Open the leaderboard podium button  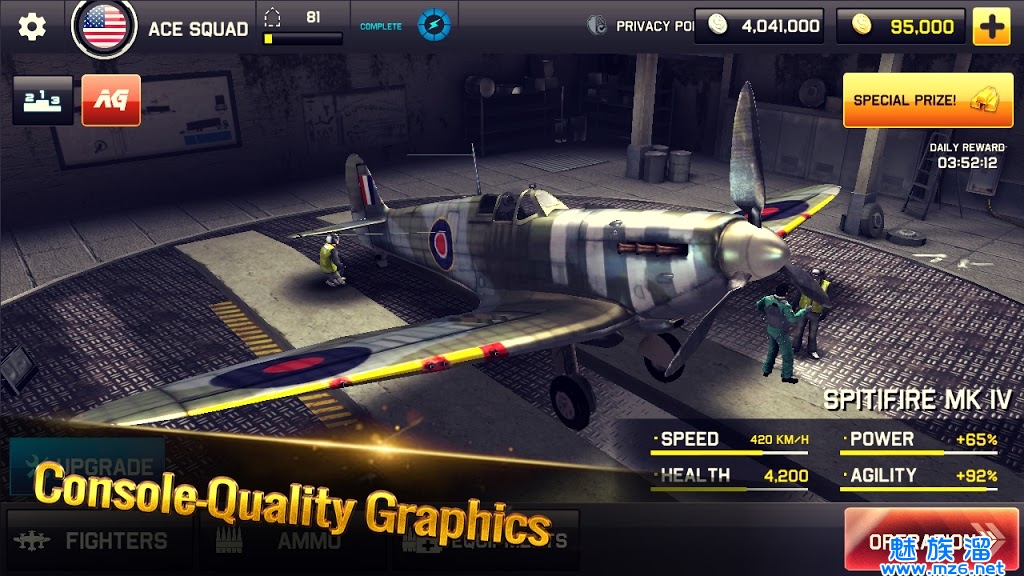click(x=43, y=100)
